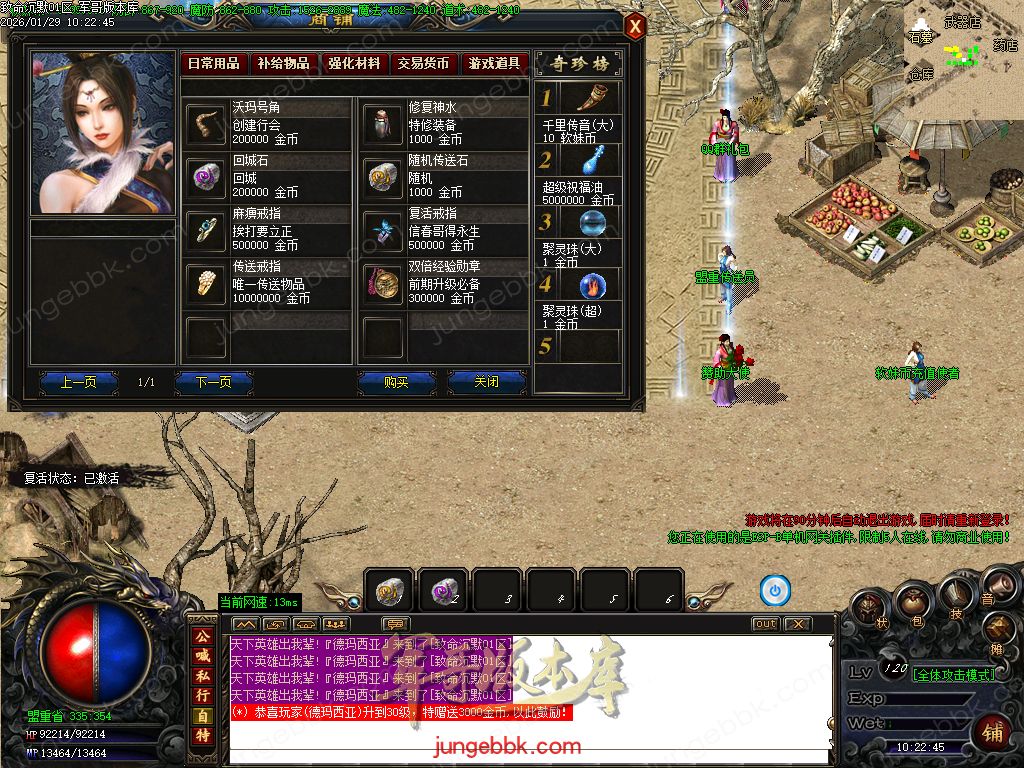Image resolution: width=1024 pixels, height=768 pixels.
Task: Use the stone in hotbar slot 1
Action: (389, 591)
